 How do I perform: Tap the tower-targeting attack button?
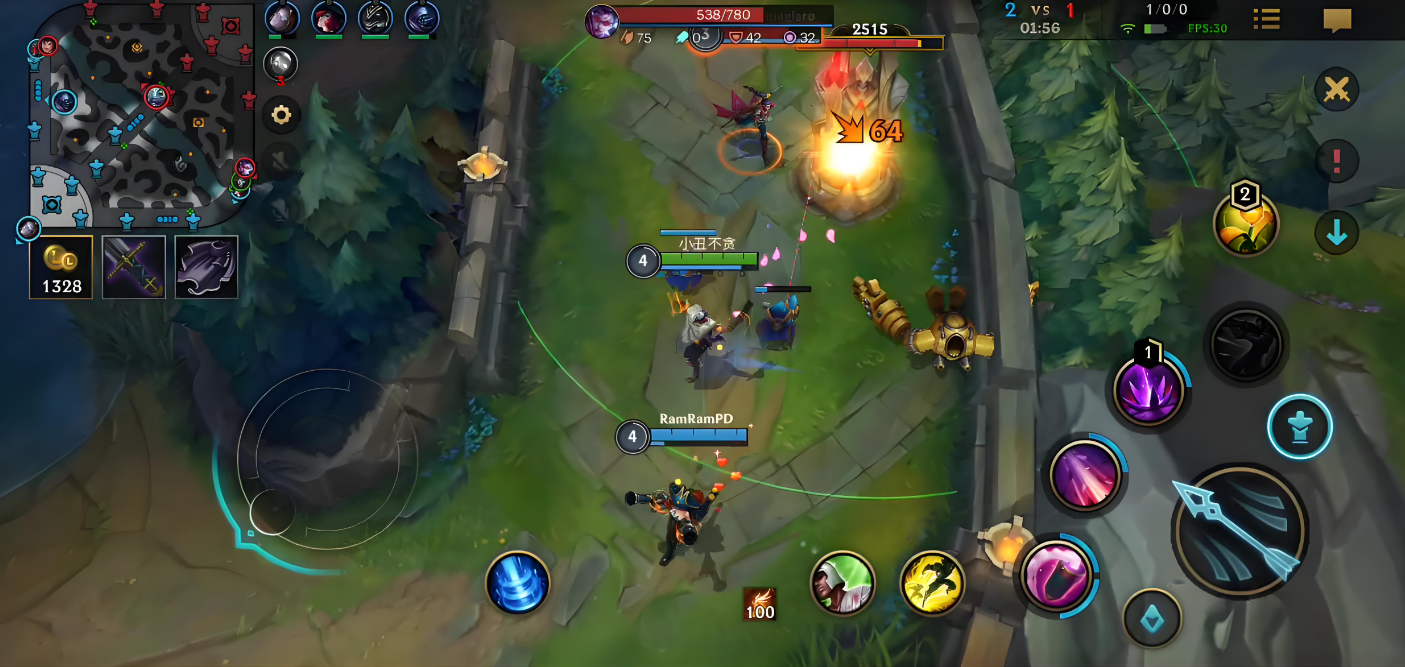1300,427
